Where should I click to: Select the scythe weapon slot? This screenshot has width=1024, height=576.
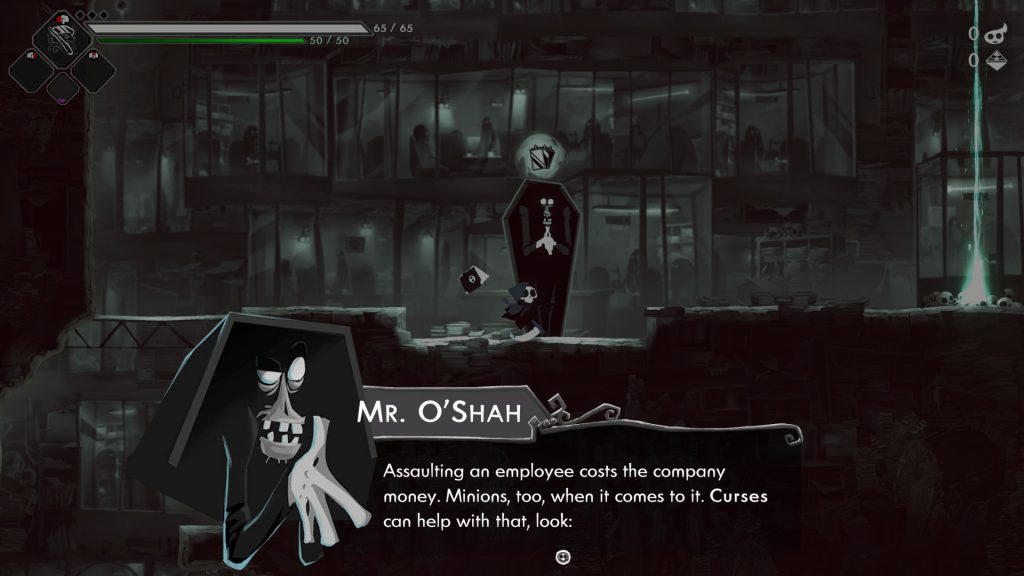(x=62, y=37)
